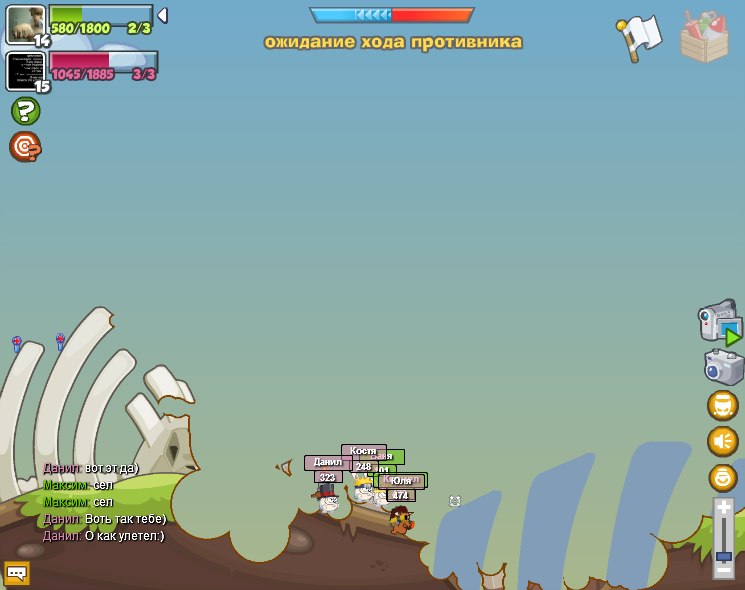Select the level 15 opponent avatar
Image resolution: width=745 pixels, height=590 pixels.
(25, 70)
